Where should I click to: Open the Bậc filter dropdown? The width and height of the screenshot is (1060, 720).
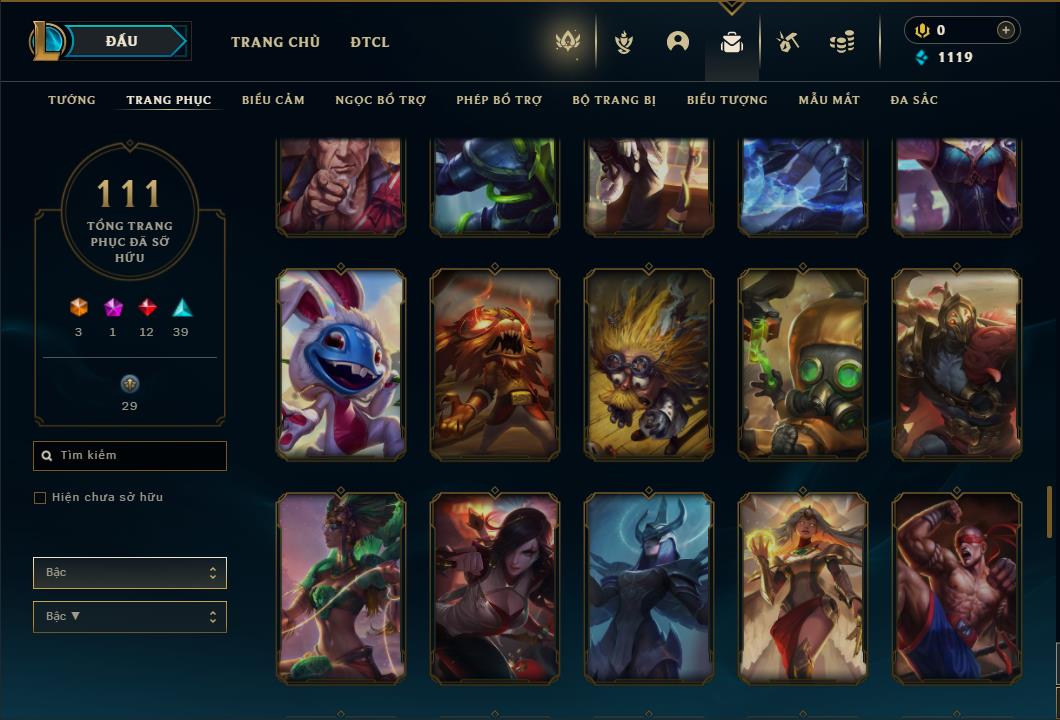pos(130,573)
